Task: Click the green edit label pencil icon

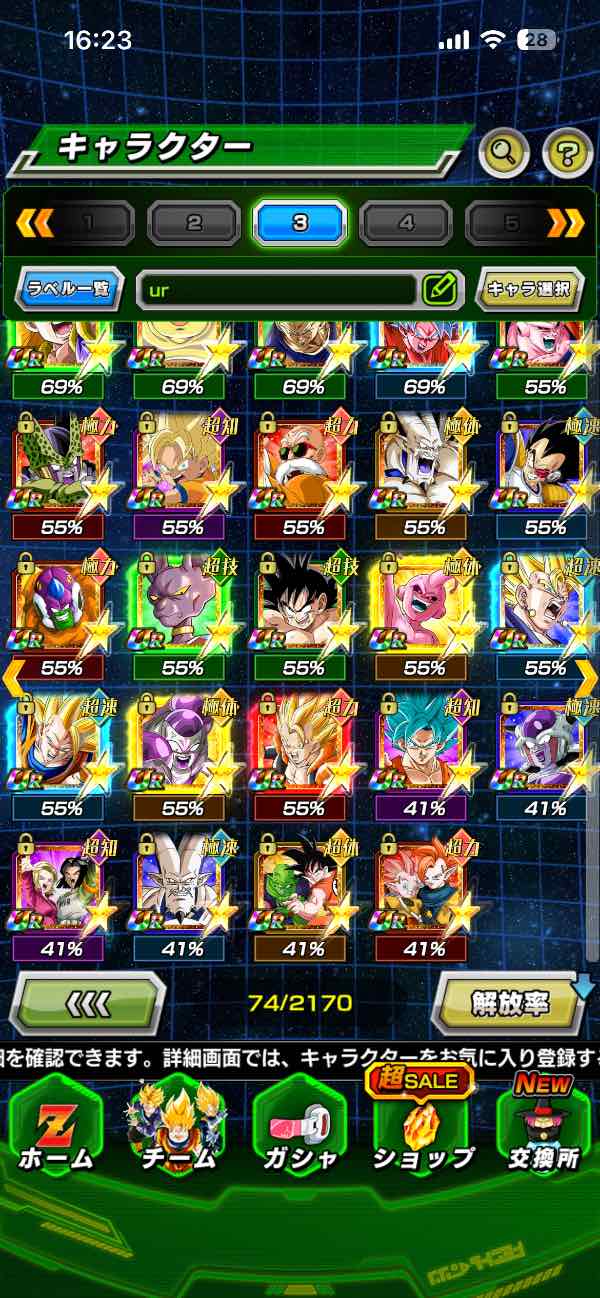Action: click(439, 290)
